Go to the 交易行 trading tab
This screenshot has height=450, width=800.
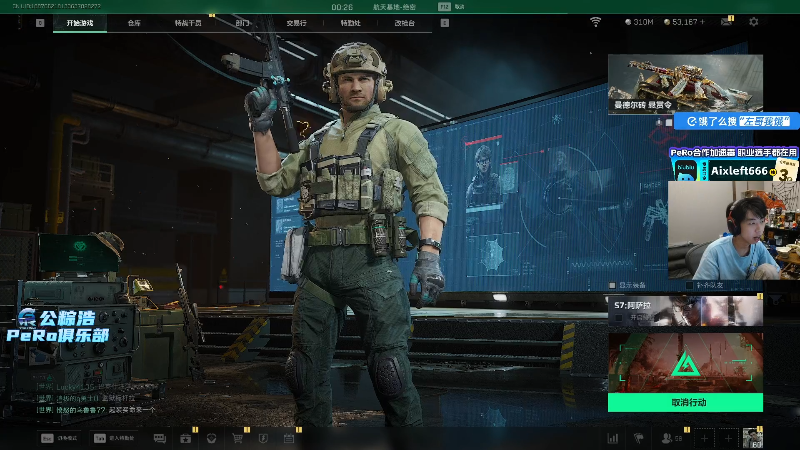[x=296, y=22]
